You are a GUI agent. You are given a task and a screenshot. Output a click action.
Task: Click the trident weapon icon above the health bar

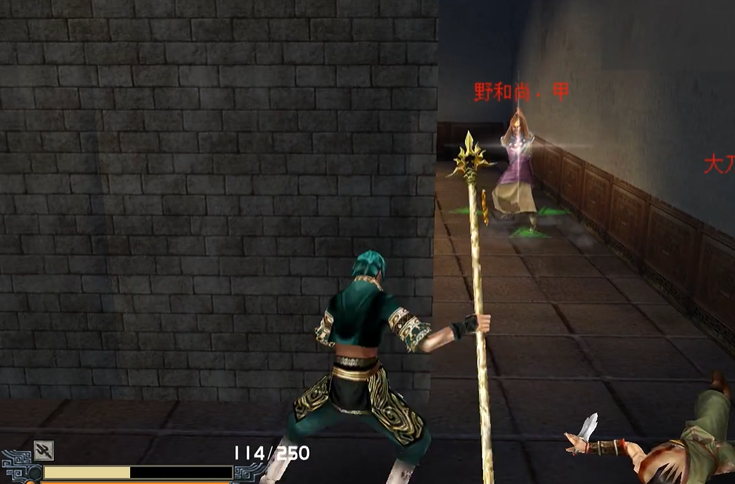click(43, 450)
